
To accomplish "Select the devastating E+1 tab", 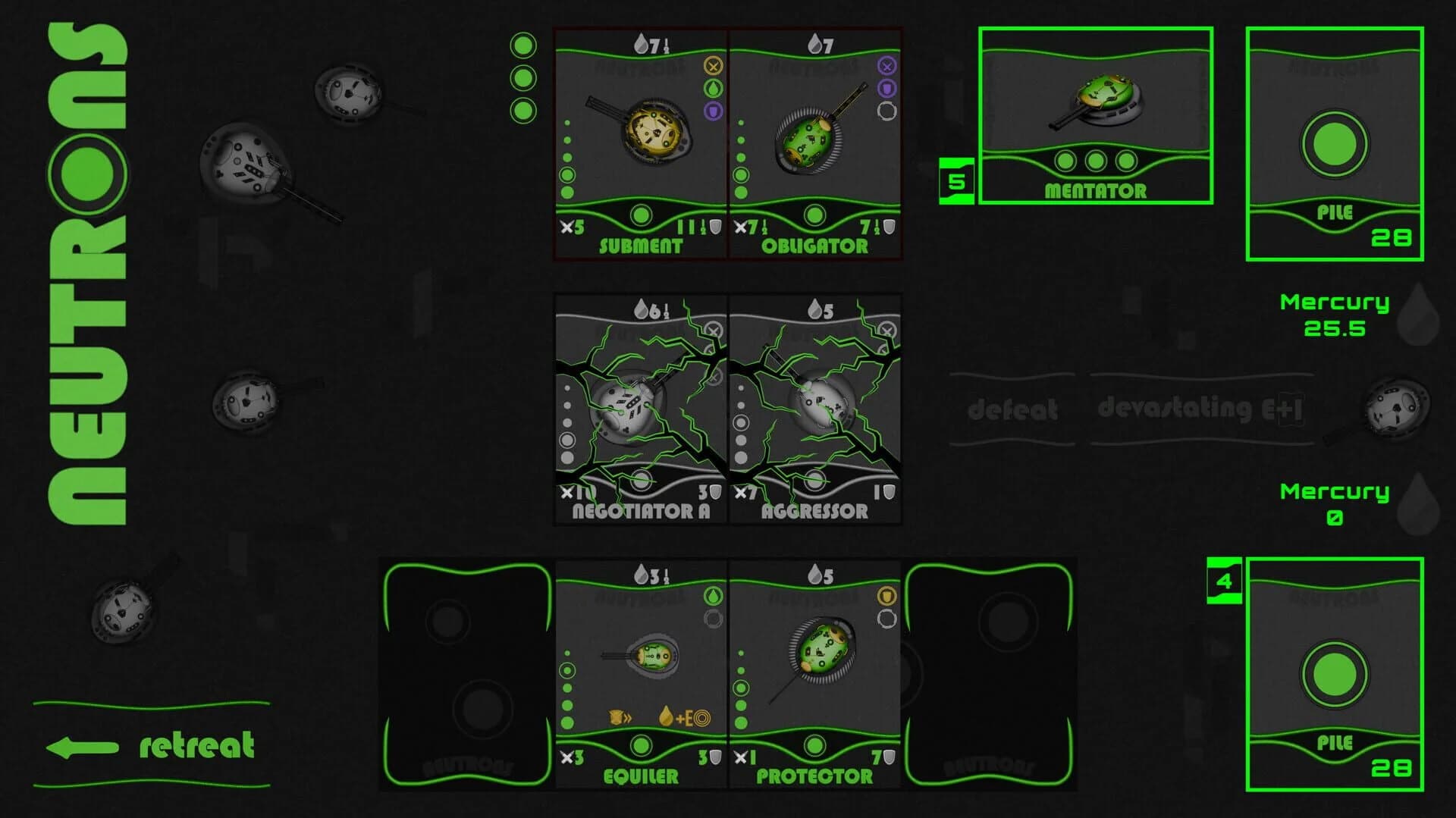I will 1198,409.
